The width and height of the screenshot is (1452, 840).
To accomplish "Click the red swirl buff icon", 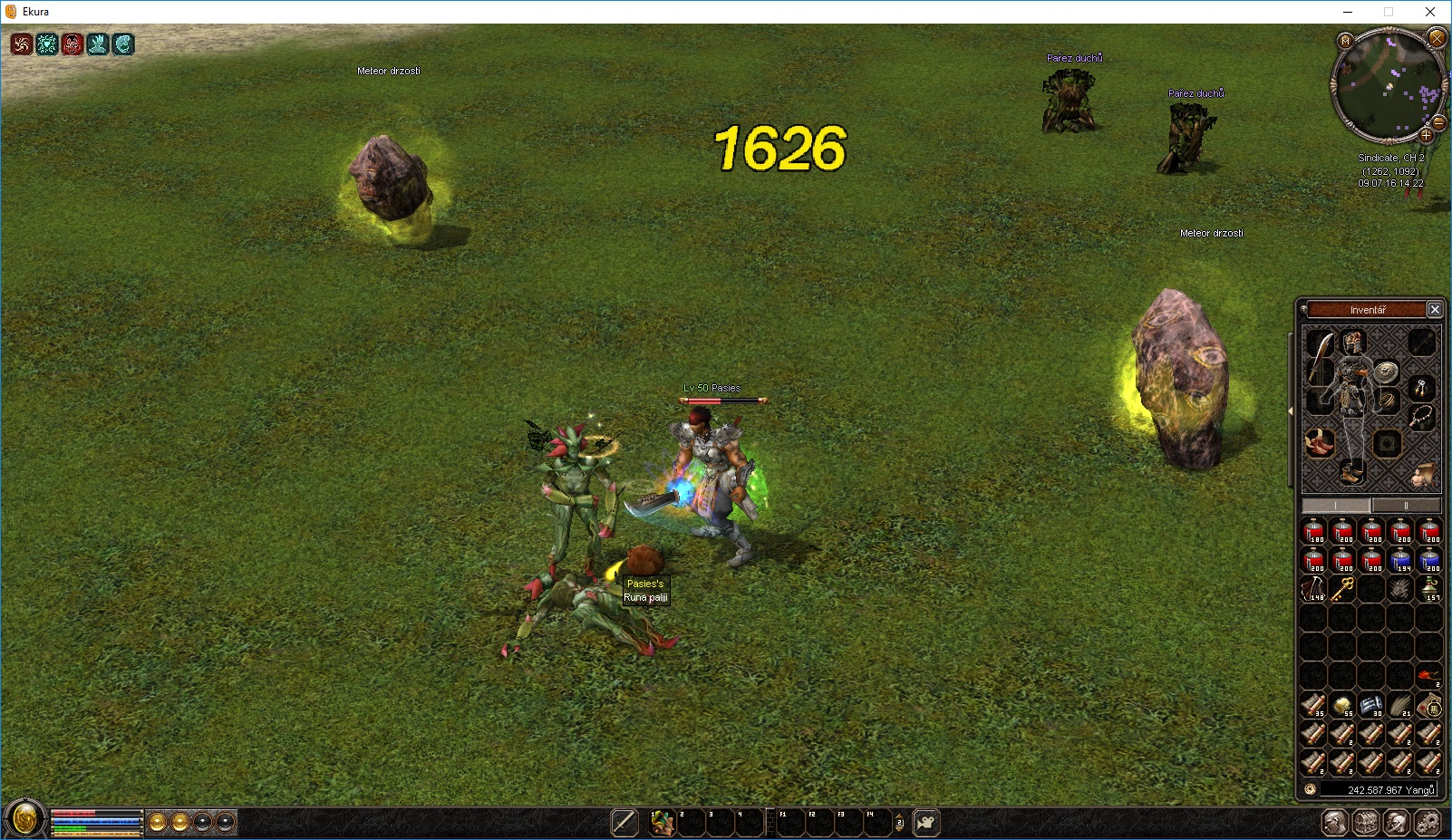I will [x=22, y=43].
